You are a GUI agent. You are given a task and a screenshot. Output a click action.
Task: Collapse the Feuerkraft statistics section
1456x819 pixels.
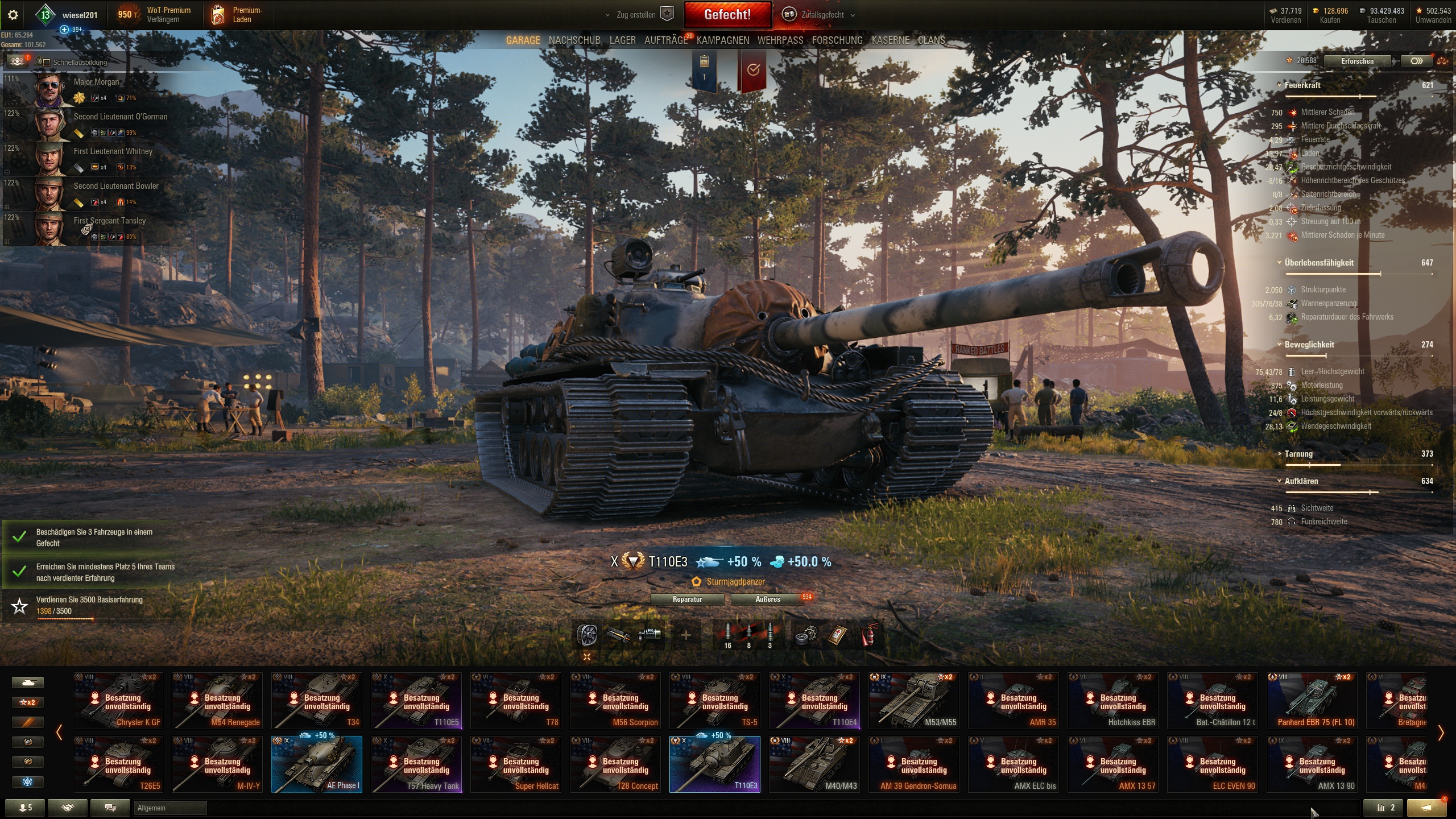[x=1279, y=85]
